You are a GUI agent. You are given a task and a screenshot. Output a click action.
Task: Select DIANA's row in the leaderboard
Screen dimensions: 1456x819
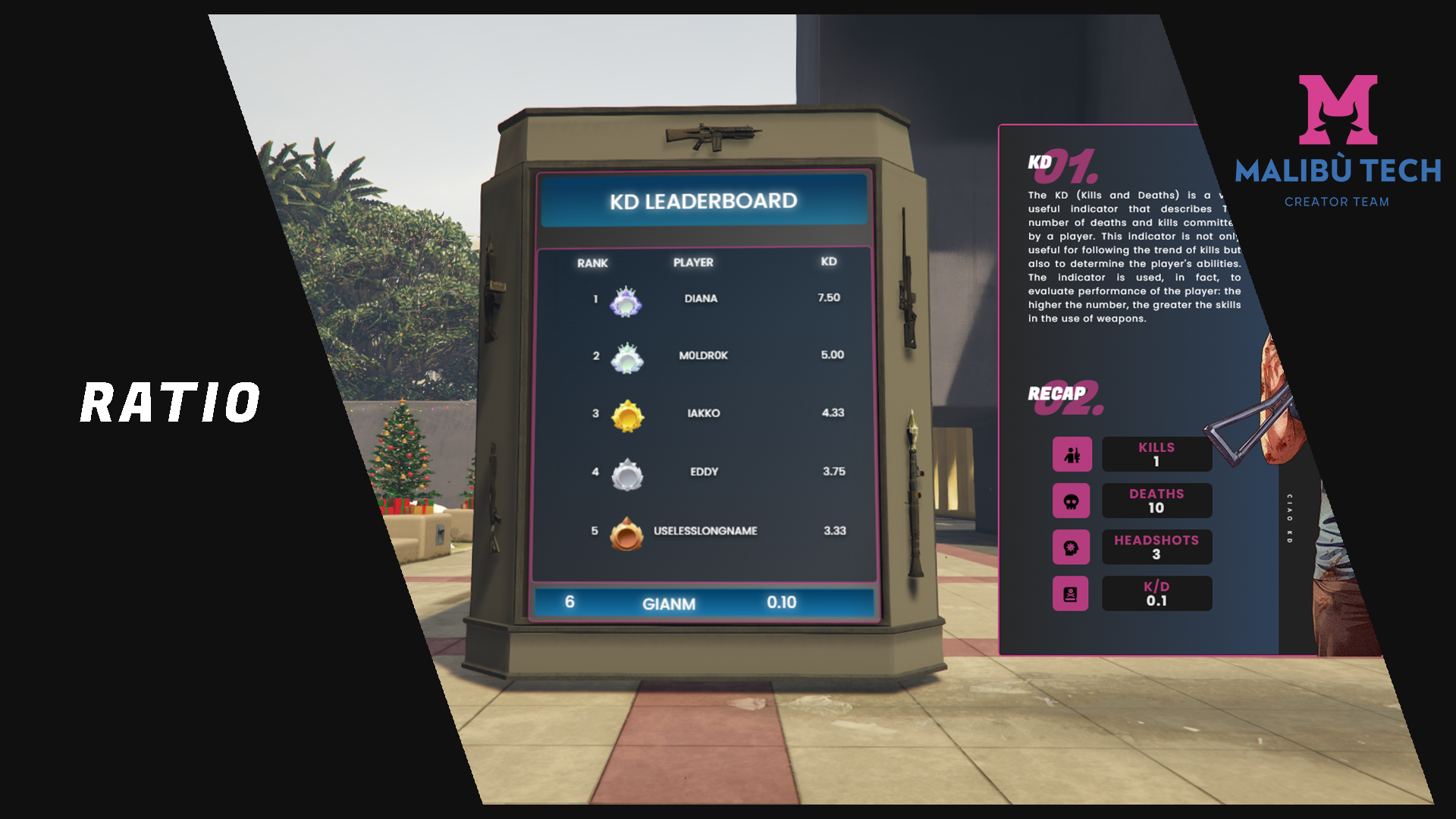click(701, 299)
